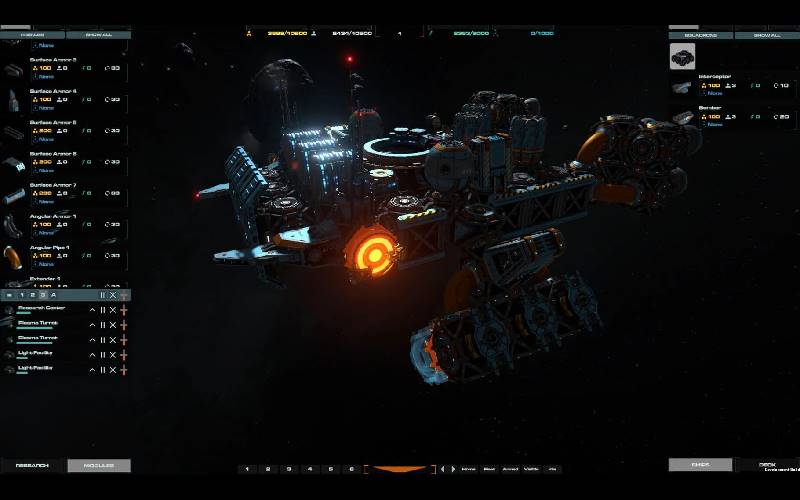Select control group 6 button

pyautogui.click(x=351, y=468)
